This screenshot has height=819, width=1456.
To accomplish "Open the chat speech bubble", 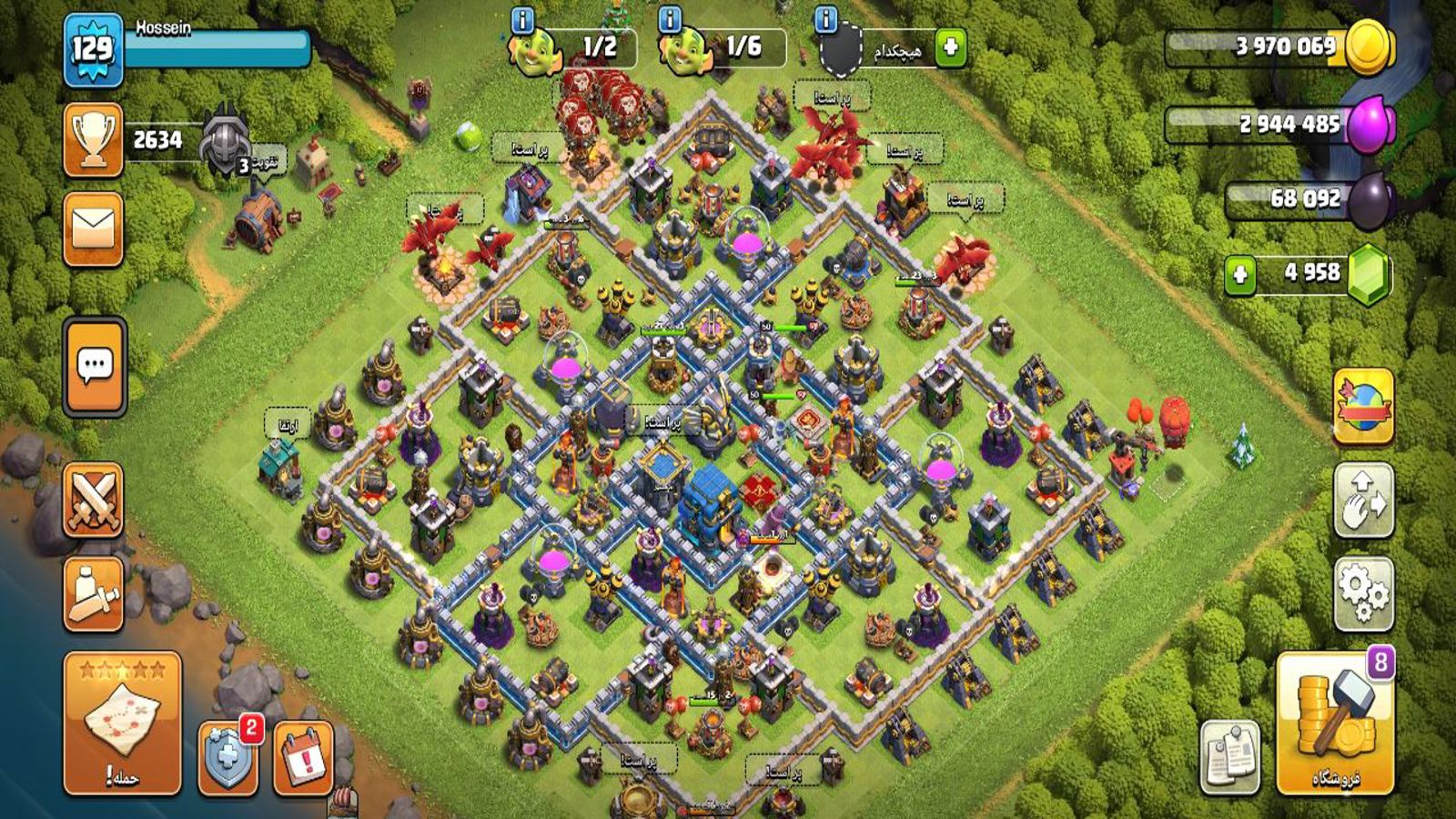I will [95, 366].
